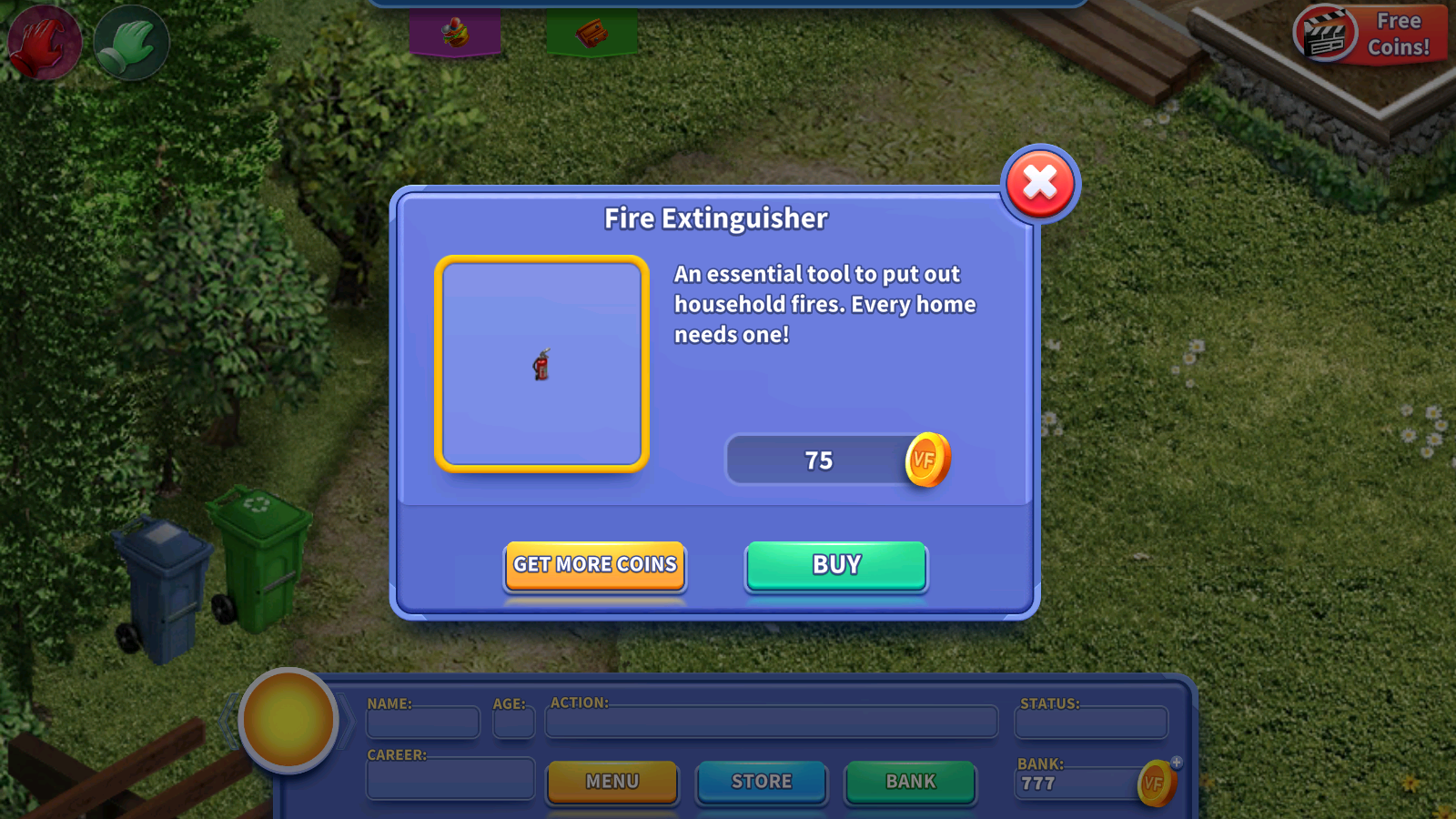
Task: Click the VF coin next to Bank balance
Action: tap(1154, 784)
